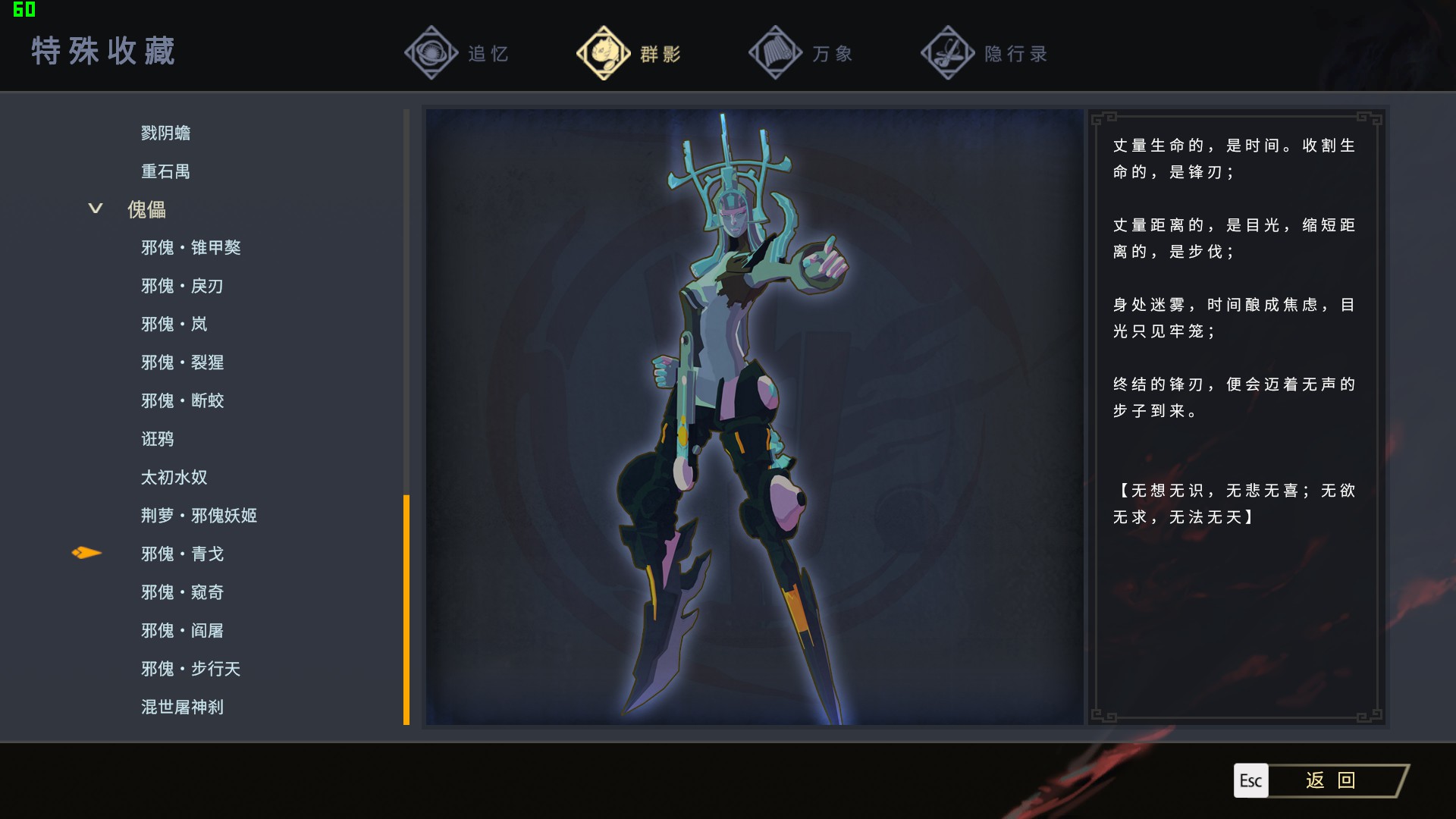The image size is (1456, 819).
Task: Select 邪傀・戾刃 from the list
Action: coord(182,286)
